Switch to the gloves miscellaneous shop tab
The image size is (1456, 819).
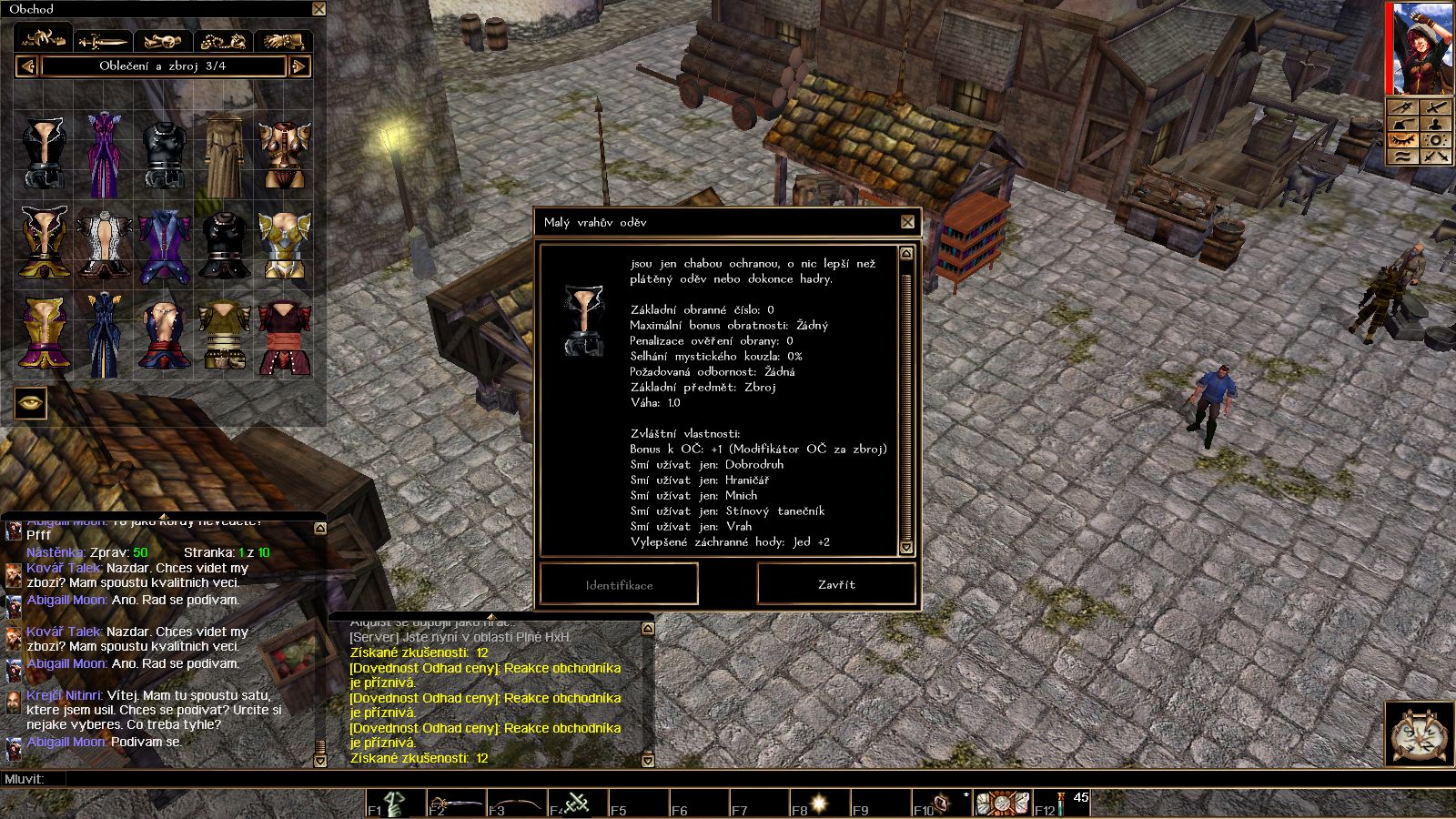click(x=283, y=41)
